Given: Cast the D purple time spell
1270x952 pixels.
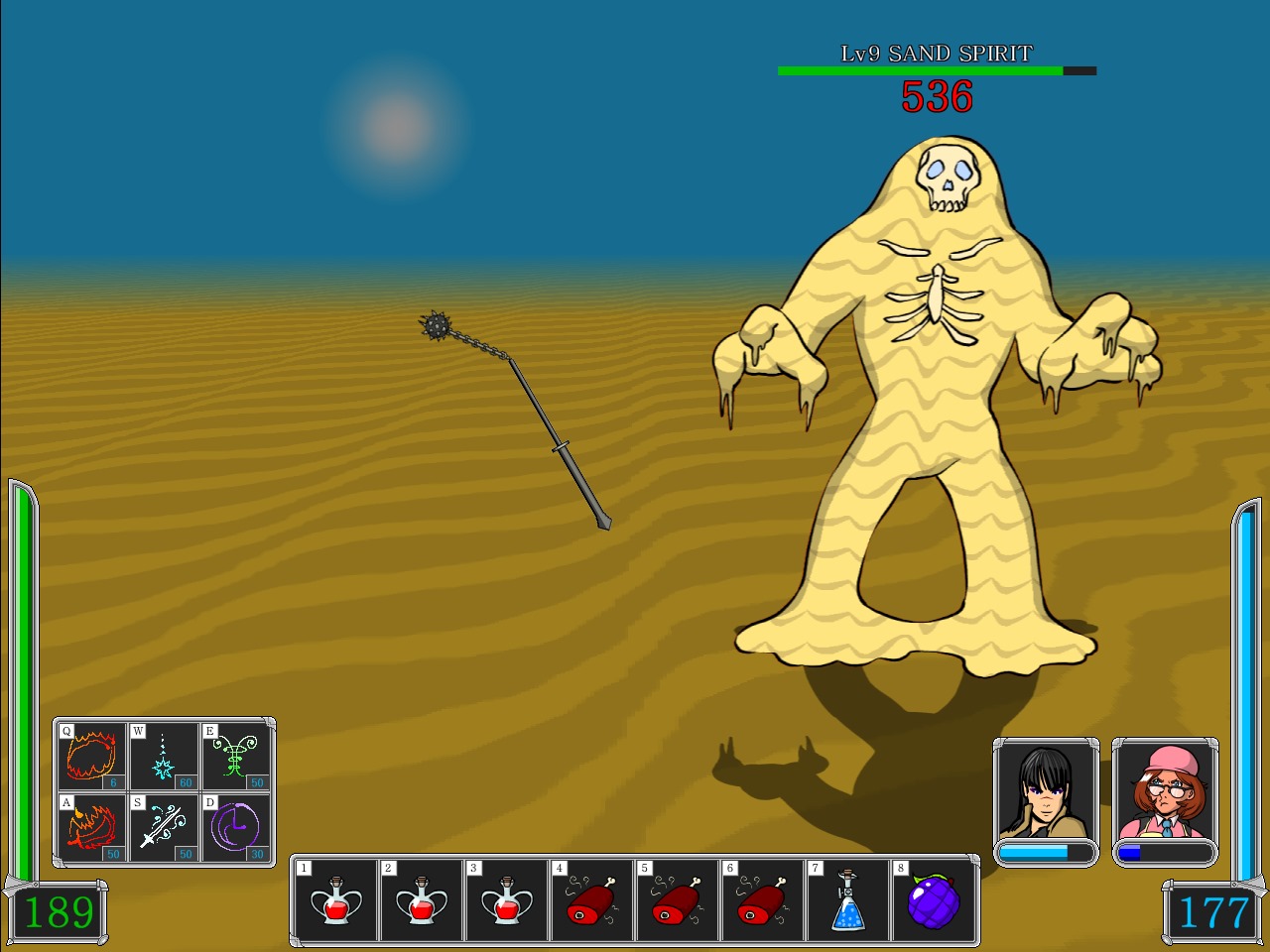Looking at the screenshot, I should [235, 827].
